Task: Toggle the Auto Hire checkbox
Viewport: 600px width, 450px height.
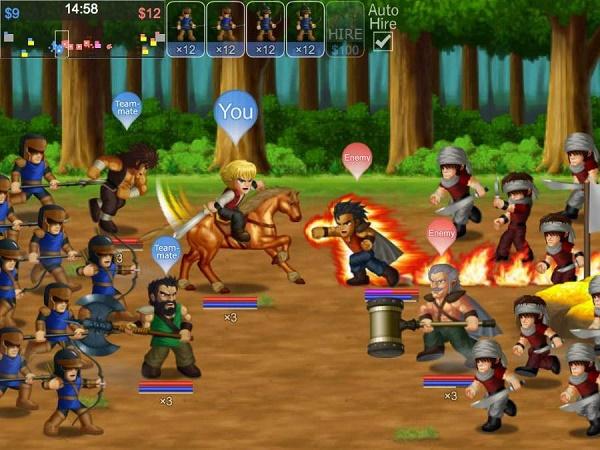Action: pos(382,41)
